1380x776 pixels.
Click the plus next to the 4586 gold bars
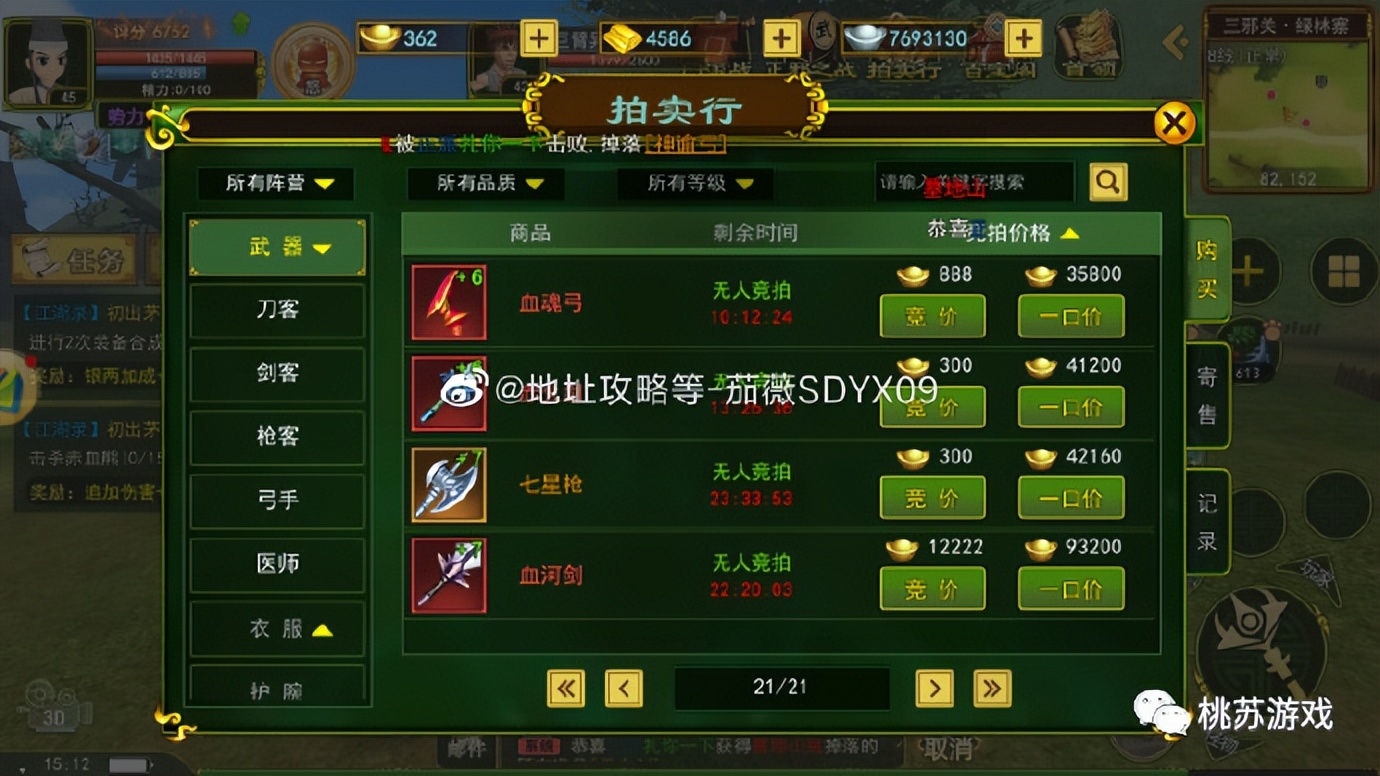pyautogui.click(x=780, y=38)
